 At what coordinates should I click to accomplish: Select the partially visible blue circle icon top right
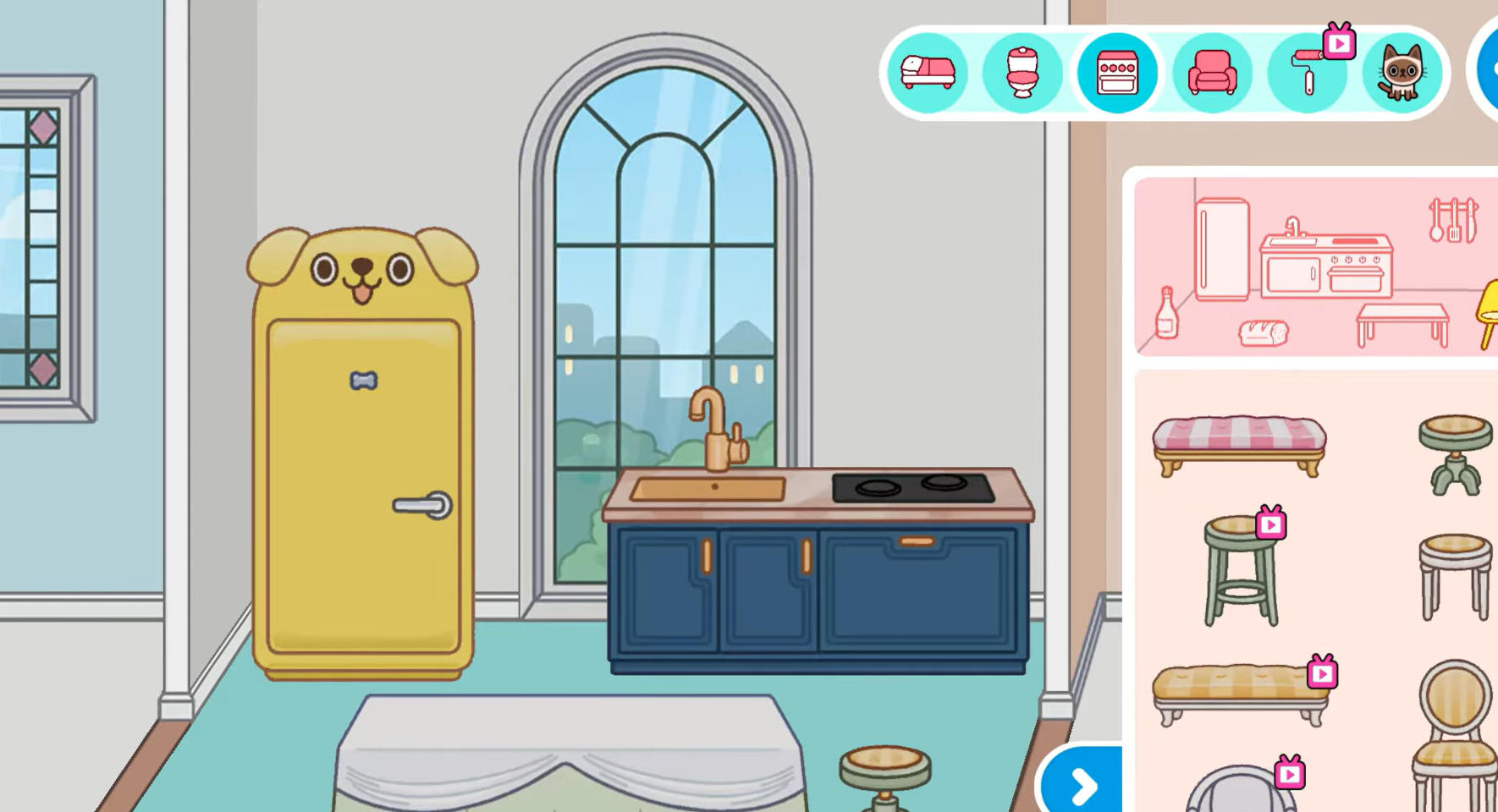point(1490,72)
